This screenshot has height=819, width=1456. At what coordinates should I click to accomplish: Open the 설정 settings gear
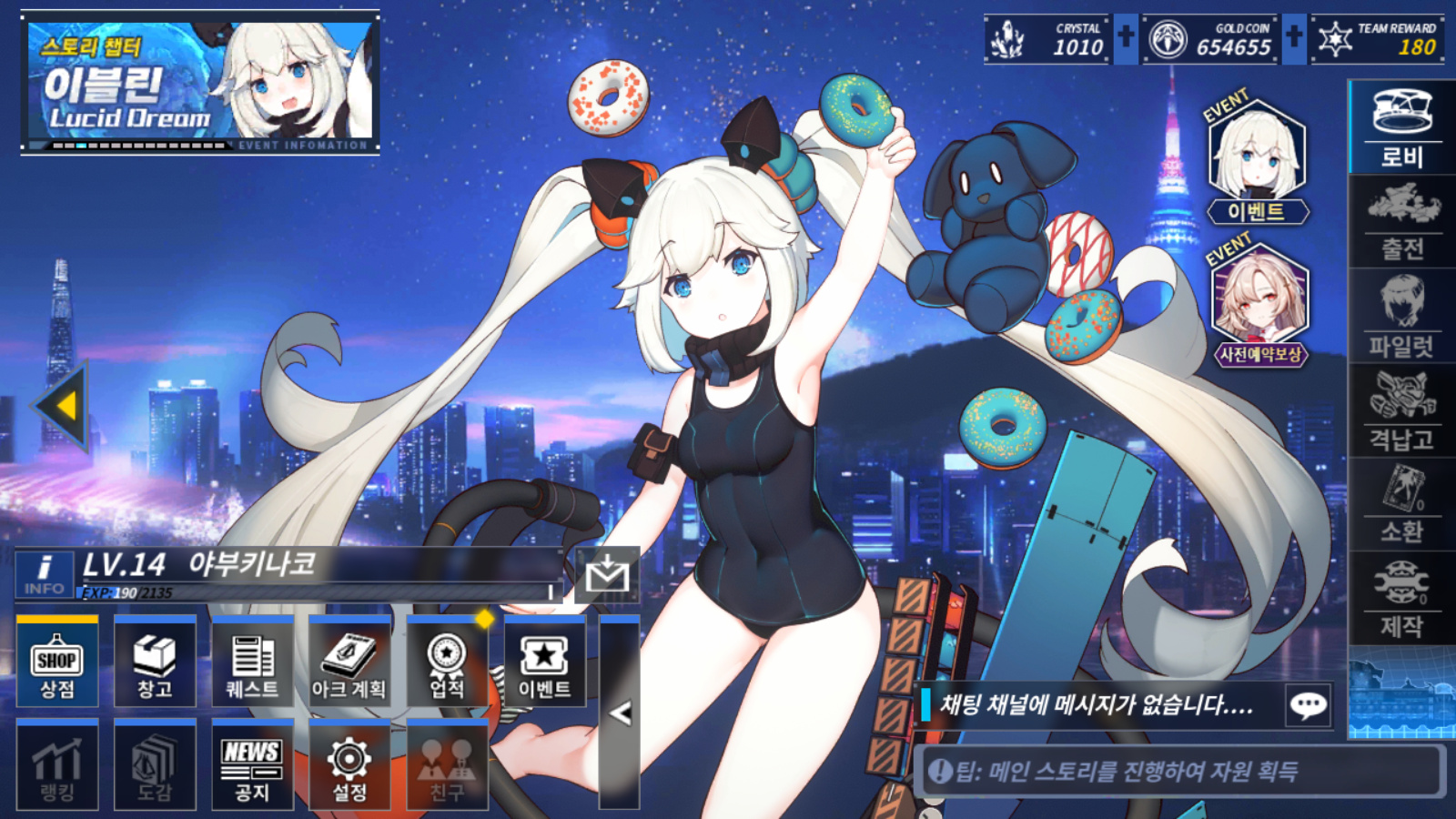[x=349, y=766]
